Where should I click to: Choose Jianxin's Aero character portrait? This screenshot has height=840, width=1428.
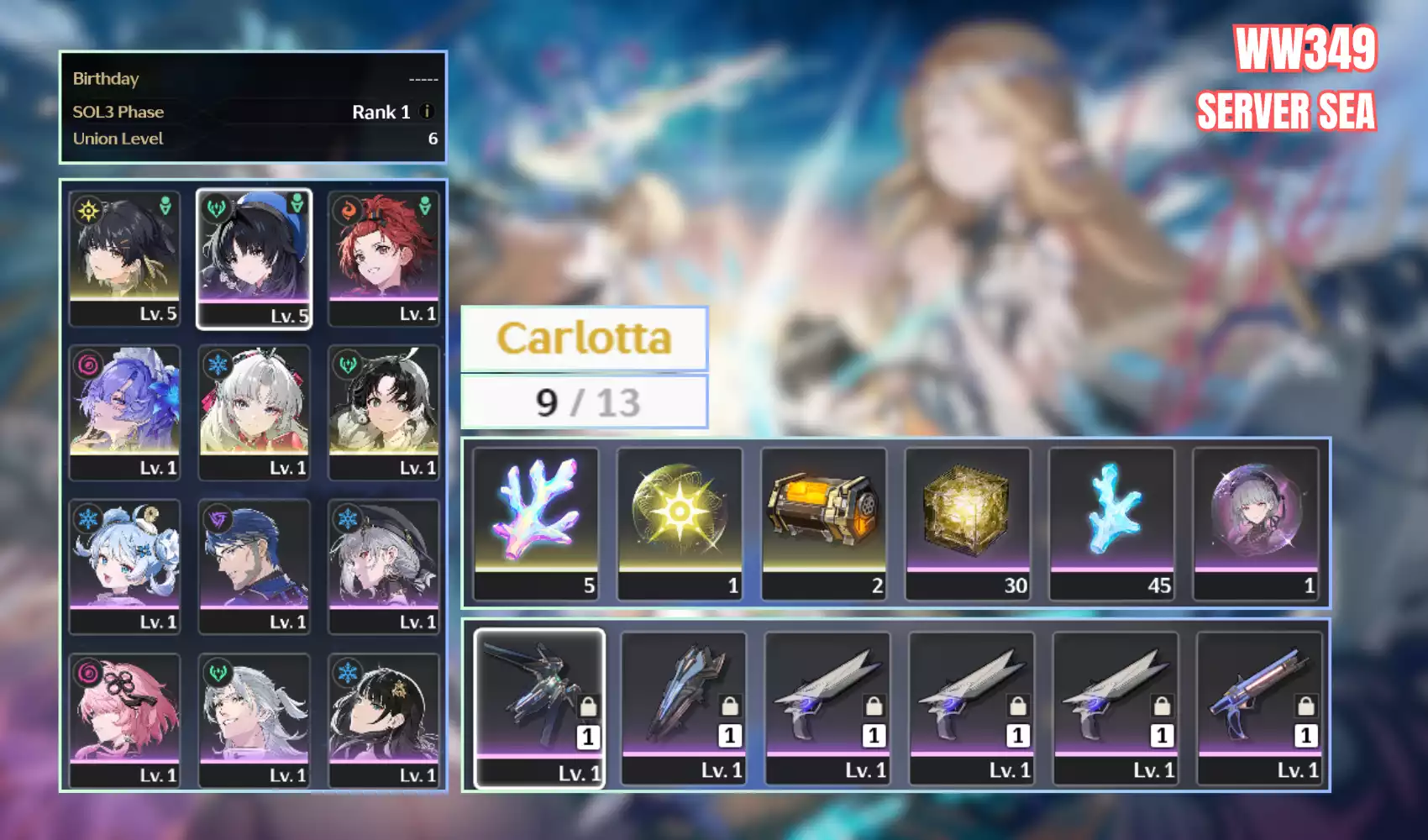pos(384,411)
